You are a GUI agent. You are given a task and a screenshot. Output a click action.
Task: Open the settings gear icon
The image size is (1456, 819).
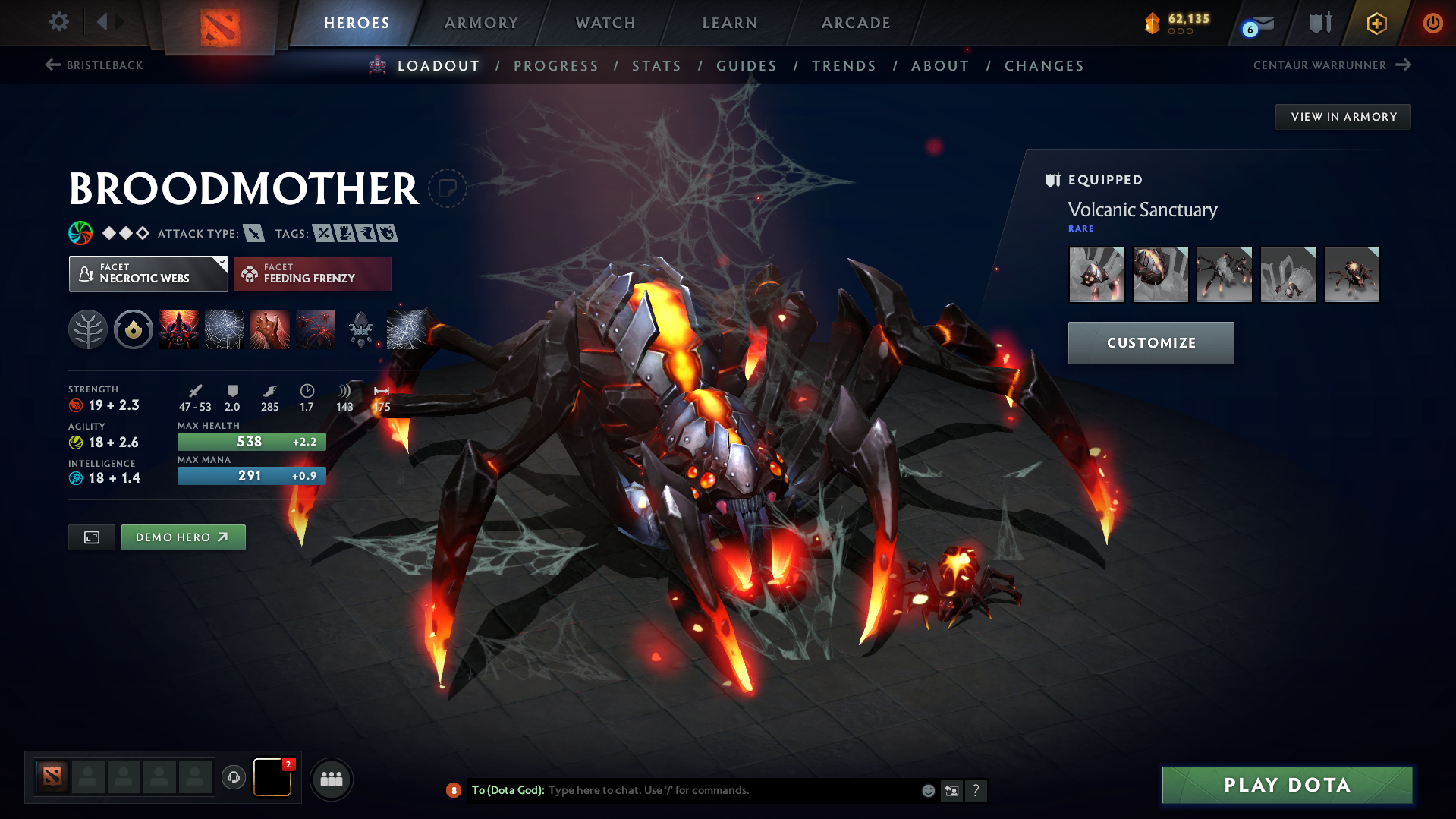pyautogui.click(x=58, y=22)
